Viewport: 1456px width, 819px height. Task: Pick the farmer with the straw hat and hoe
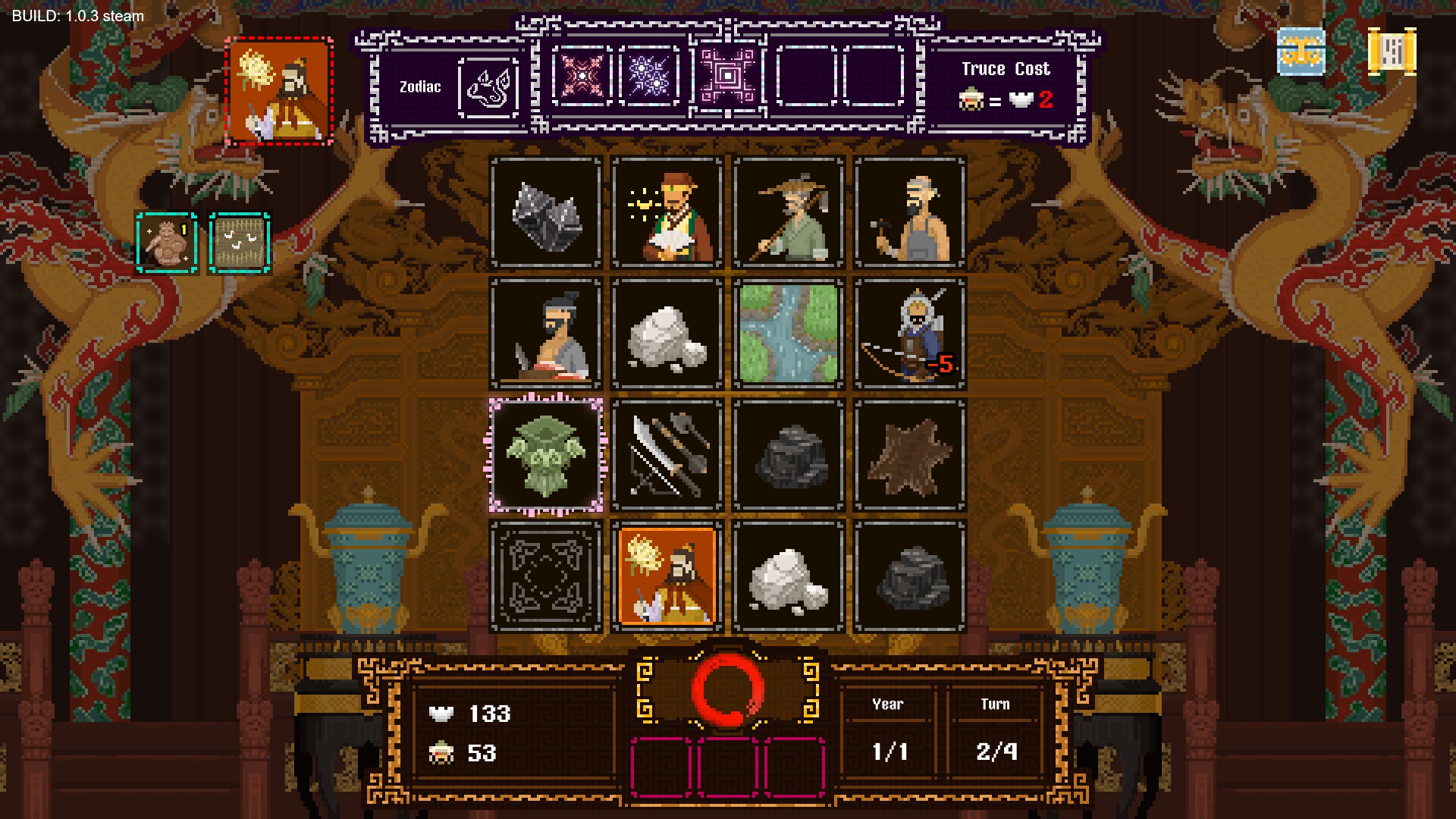[x=788, y=213]
